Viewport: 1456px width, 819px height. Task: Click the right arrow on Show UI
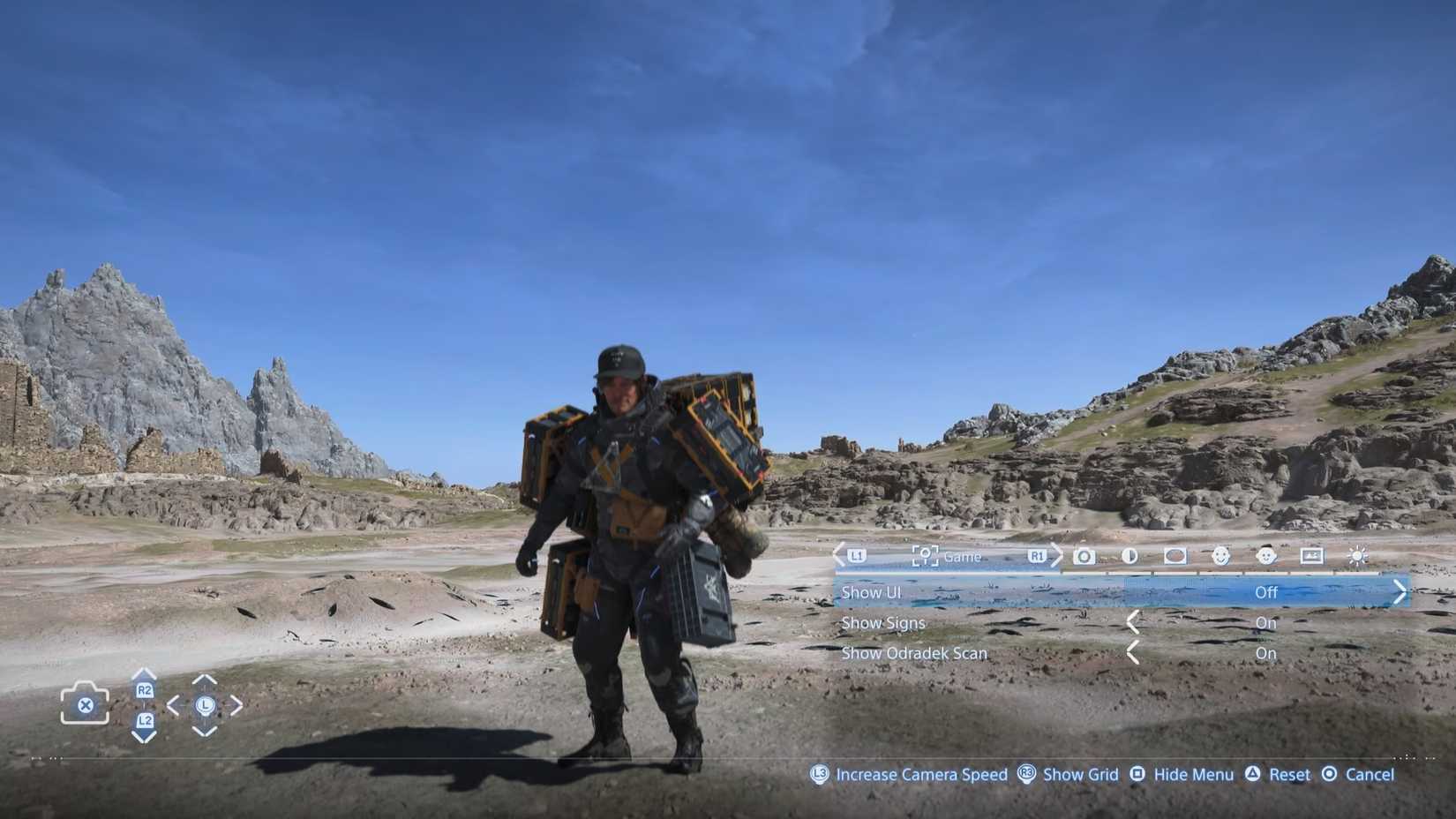point(1400,592)
